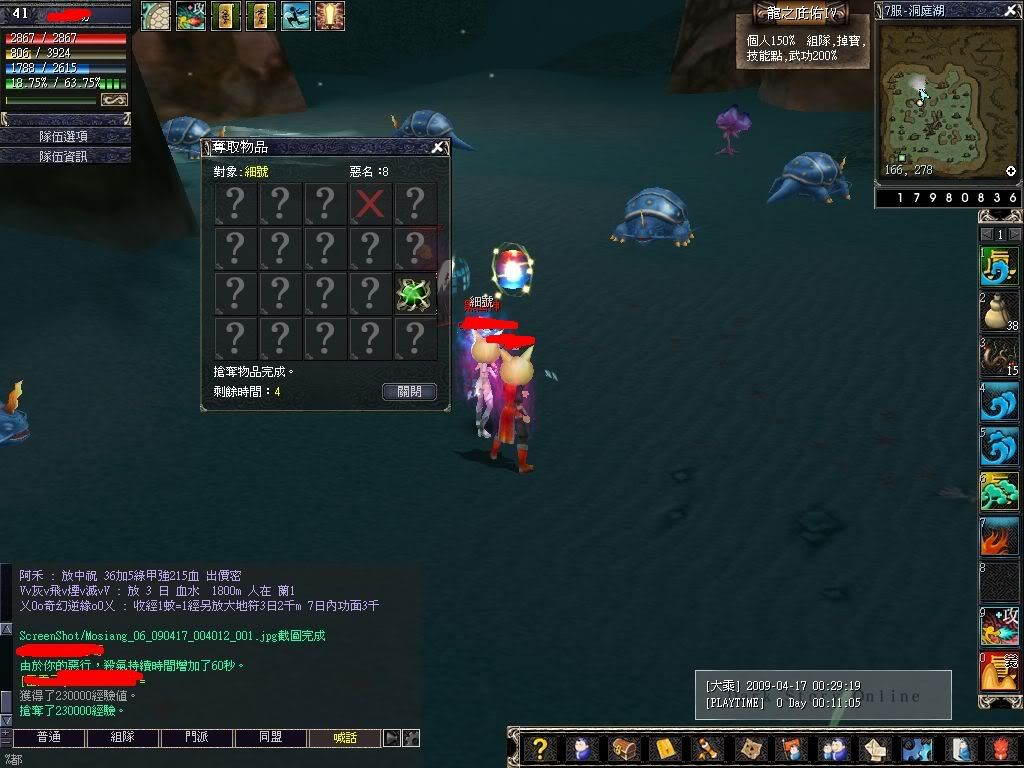Viewport: 1024px width, 768px height.
Task: Select the green item in the loot grid
Action: point(415,295)
